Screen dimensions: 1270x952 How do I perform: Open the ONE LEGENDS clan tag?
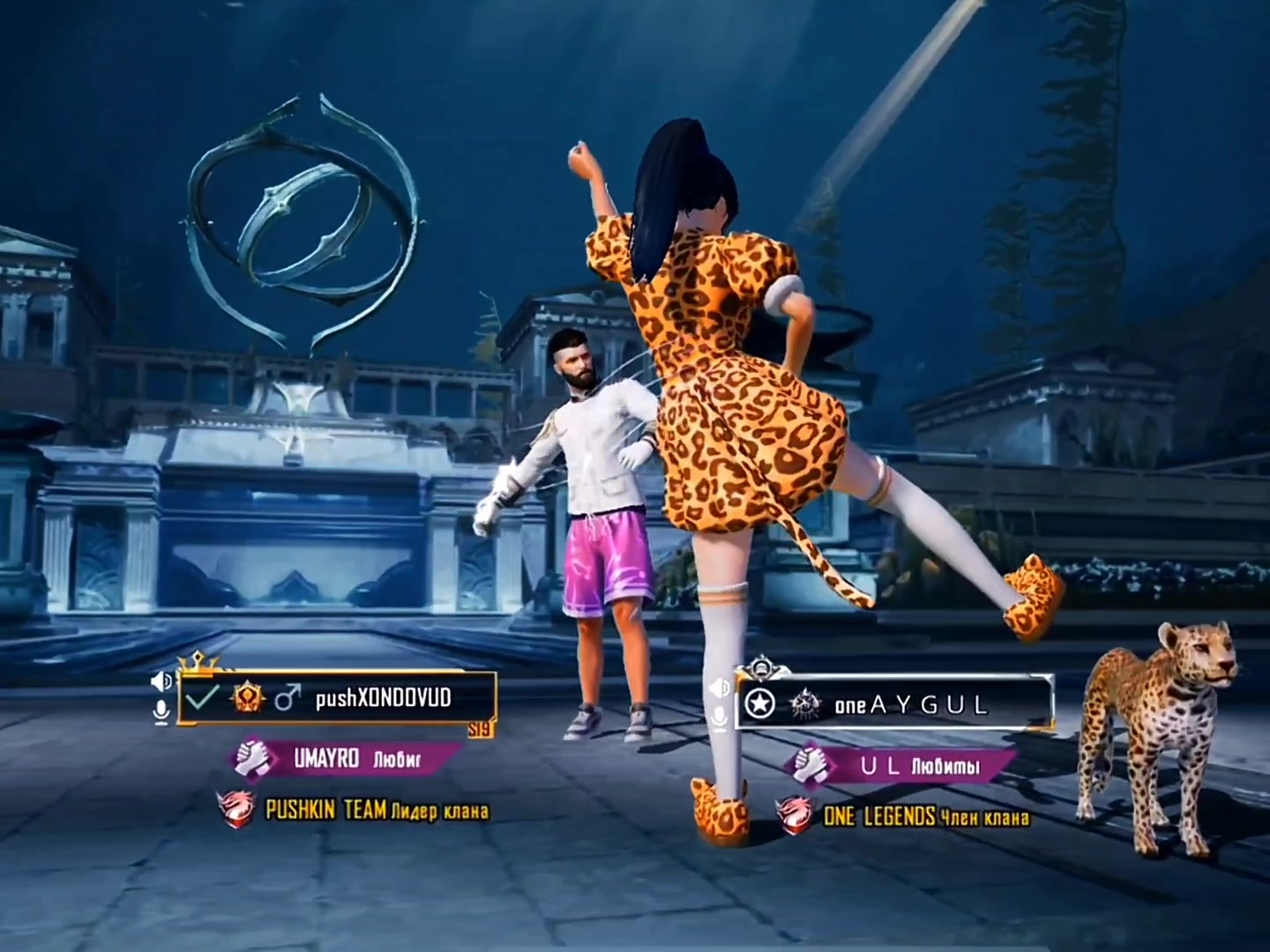click(x=904, y=817)
